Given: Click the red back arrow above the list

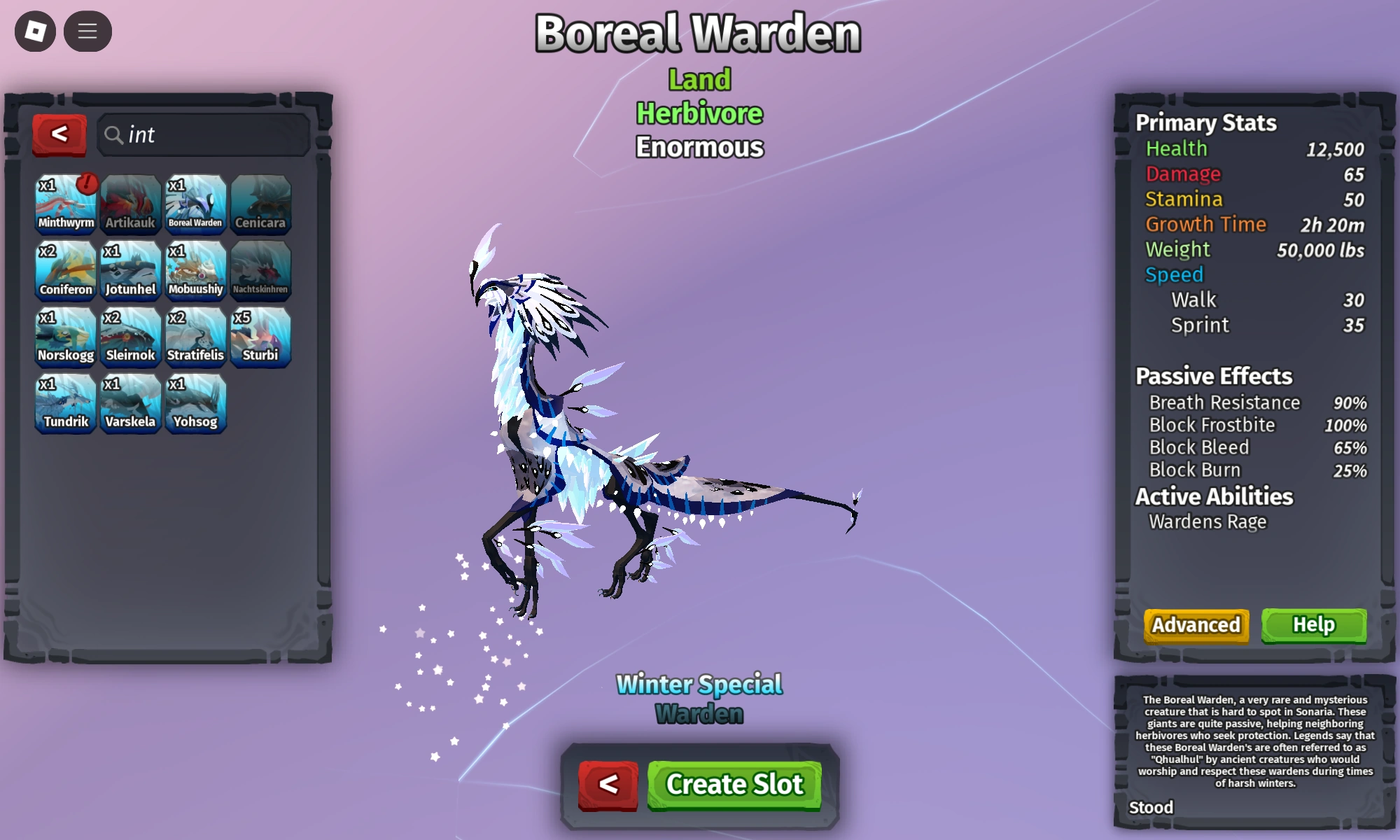Looking at the screenshot, I should tap(59, 135).
